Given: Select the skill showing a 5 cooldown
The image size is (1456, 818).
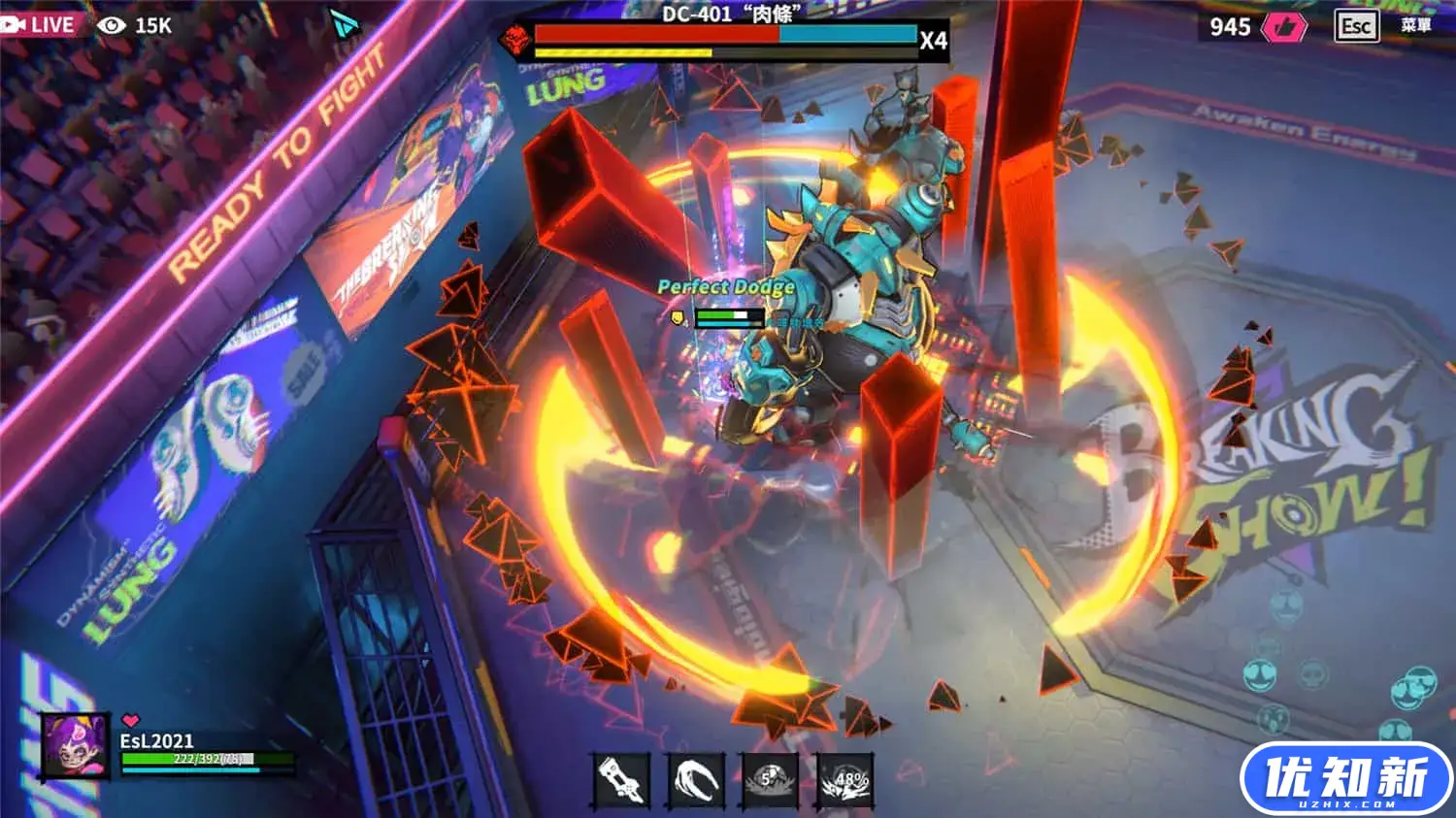Looking at the screenshot, I should click(x=770, y=779).
